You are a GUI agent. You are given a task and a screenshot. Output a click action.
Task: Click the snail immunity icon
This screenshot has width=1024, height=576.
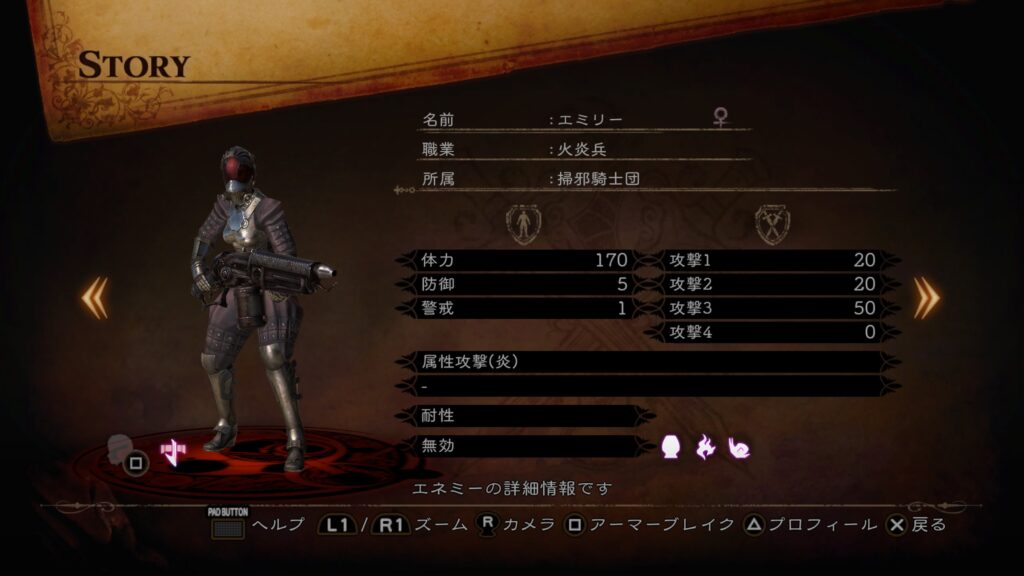(x=739, y=447)
